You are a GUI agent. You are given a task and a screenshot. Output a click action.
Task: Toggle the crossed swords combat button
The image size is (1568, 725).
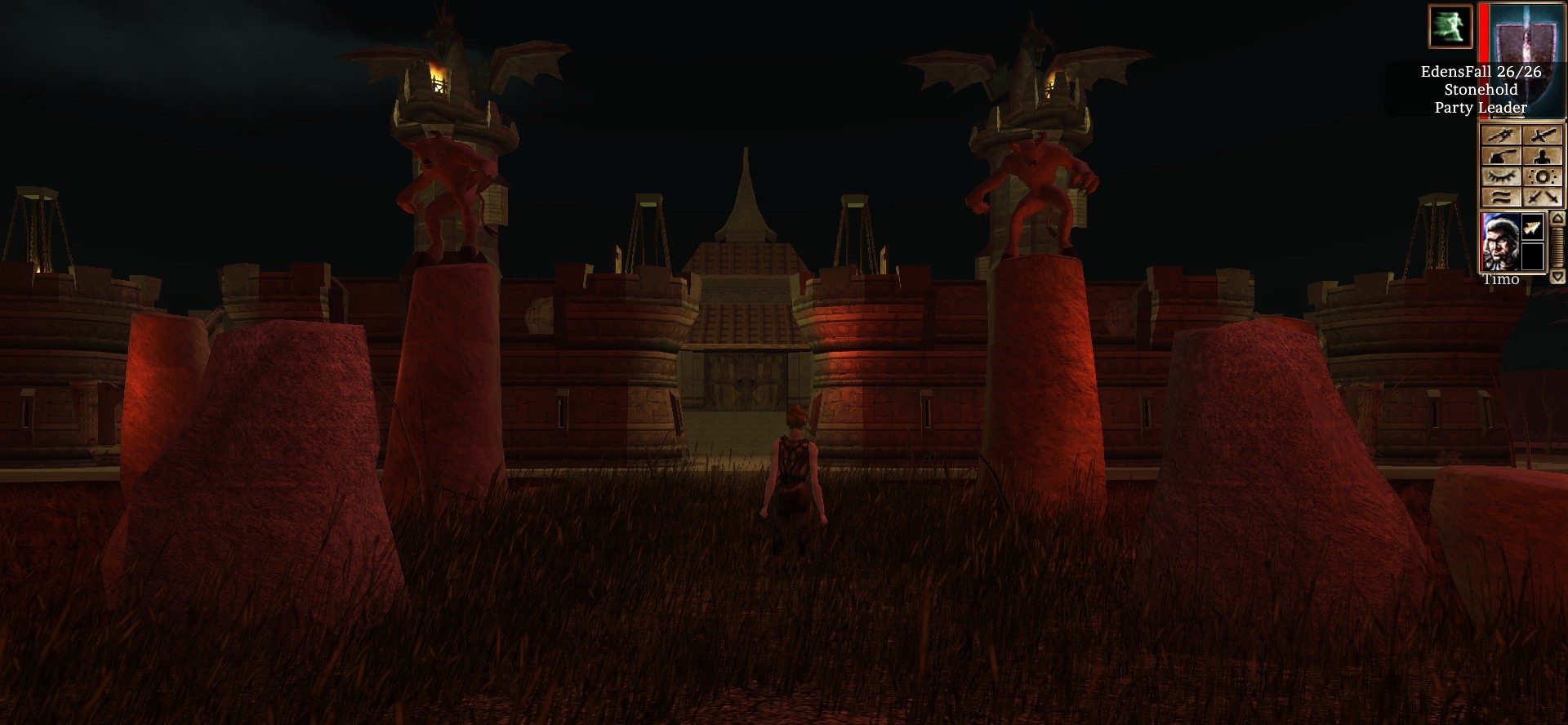[x=1543, y=197]
